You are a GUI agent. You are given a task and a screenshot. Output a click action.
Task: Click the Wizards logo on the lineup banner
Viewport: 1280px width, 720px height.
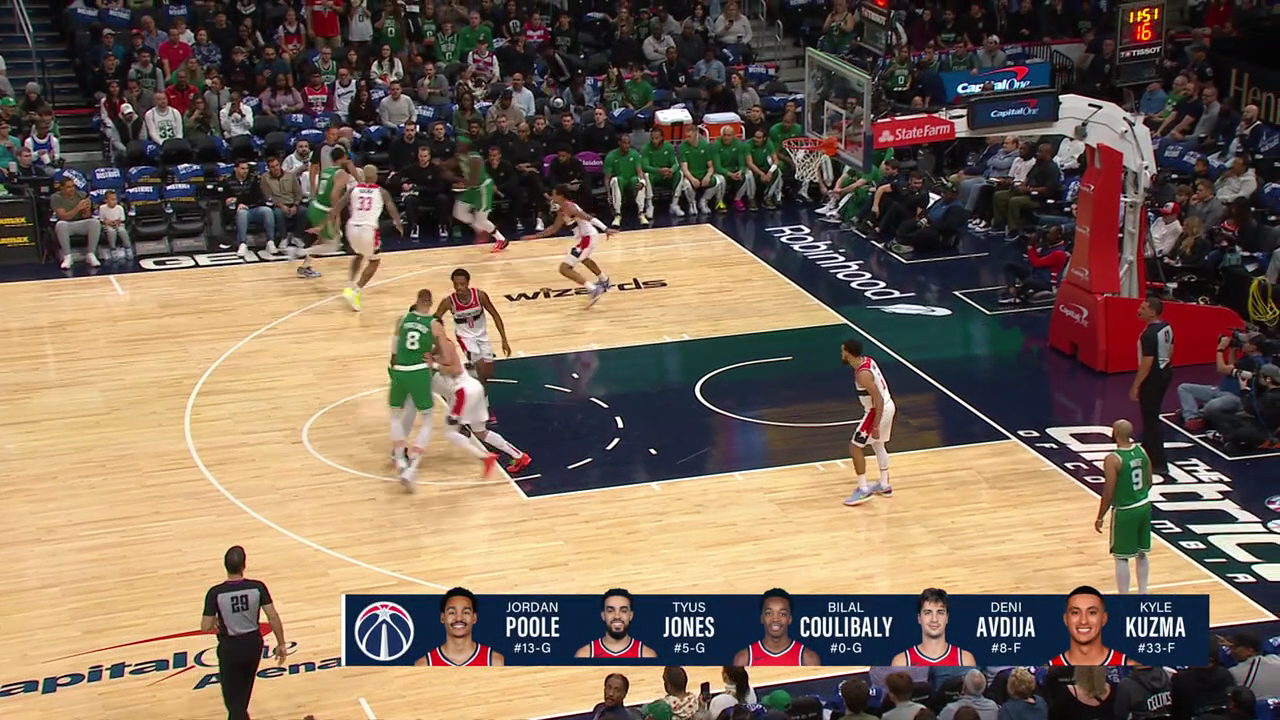(384, 630)
